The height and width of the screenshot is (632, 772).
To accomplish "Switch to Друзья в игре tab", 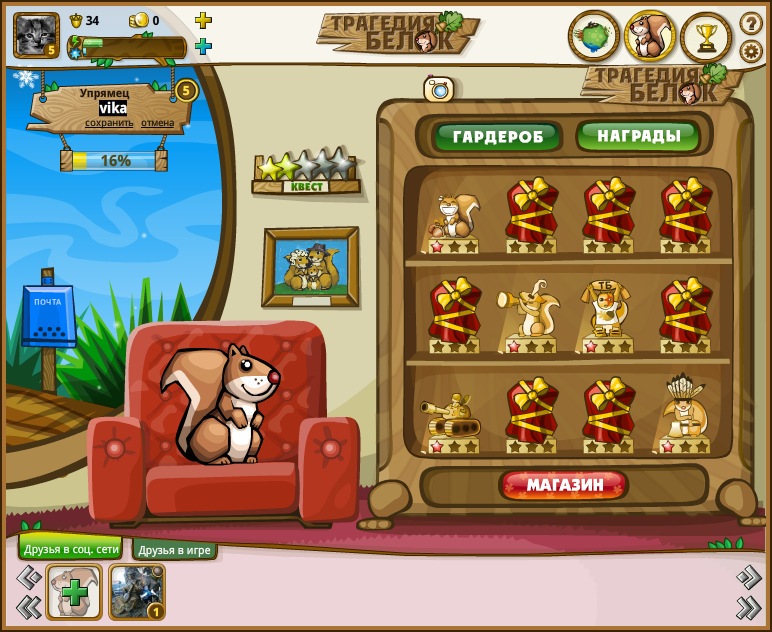I will point(175,550).
